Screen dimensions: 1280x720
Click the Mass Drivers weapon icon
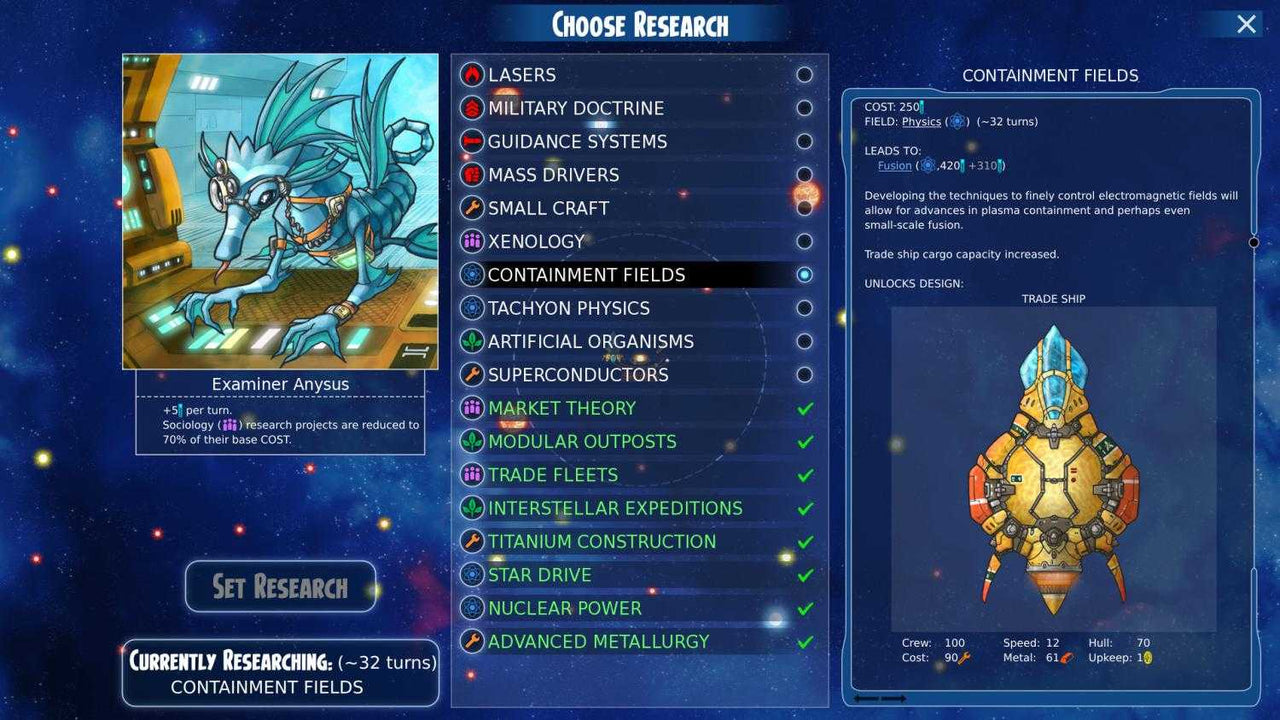pyautogui.click(x=470, y=174)
